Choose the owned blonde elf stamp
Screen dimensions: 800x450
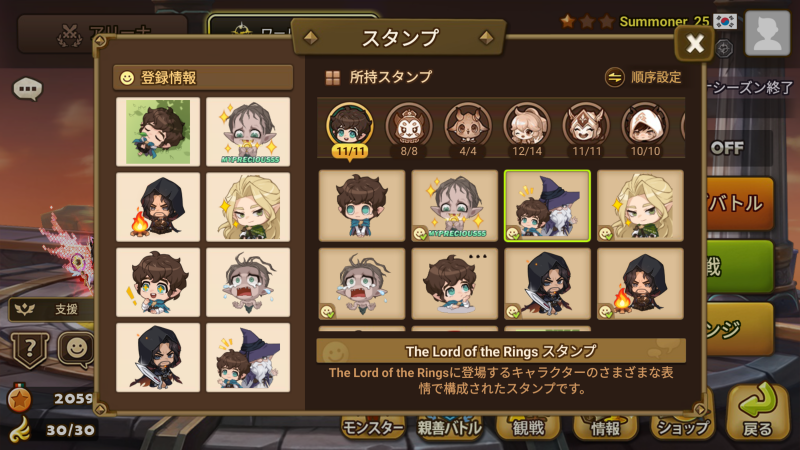tap(640, 206)
